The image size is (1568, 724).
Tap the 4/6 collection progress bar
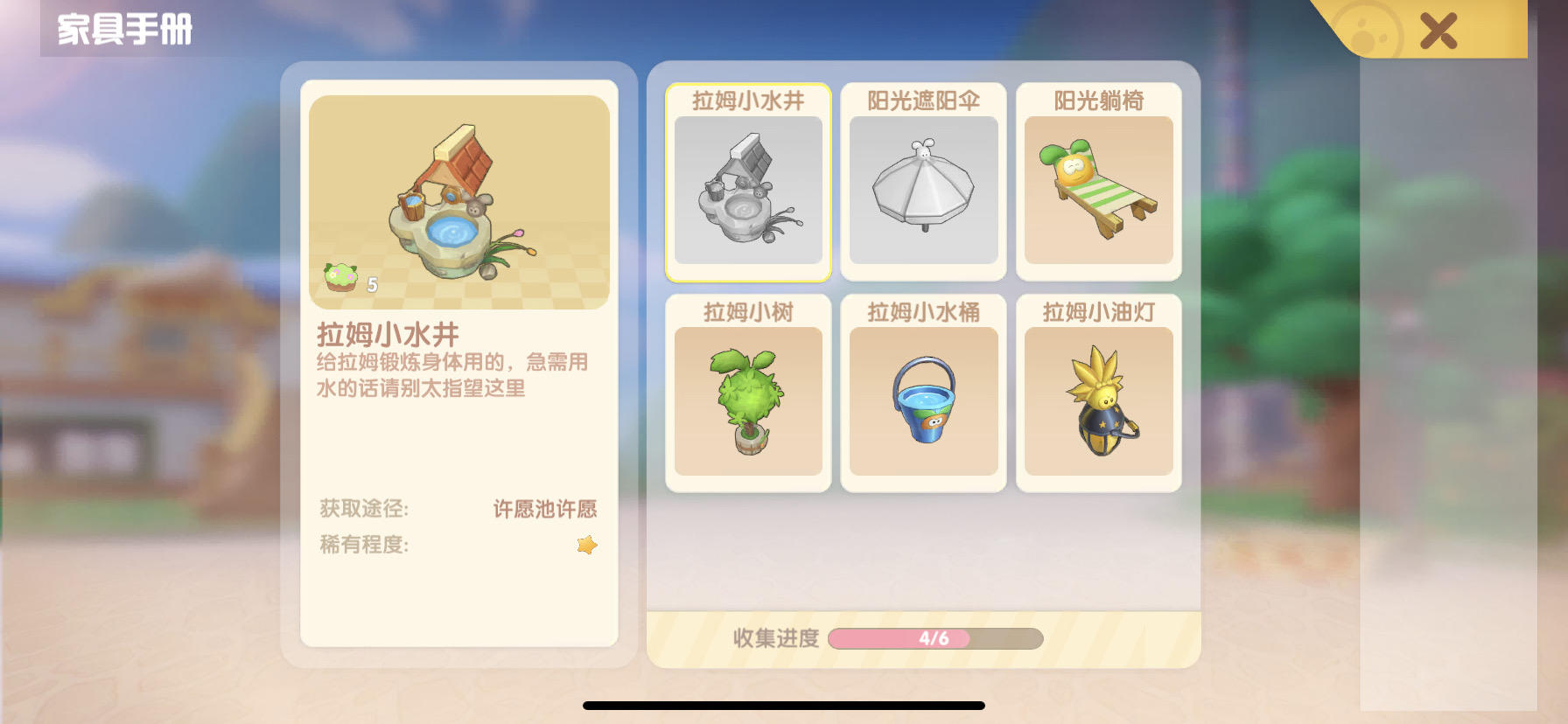pyautogui.click(x=935, y=638)
